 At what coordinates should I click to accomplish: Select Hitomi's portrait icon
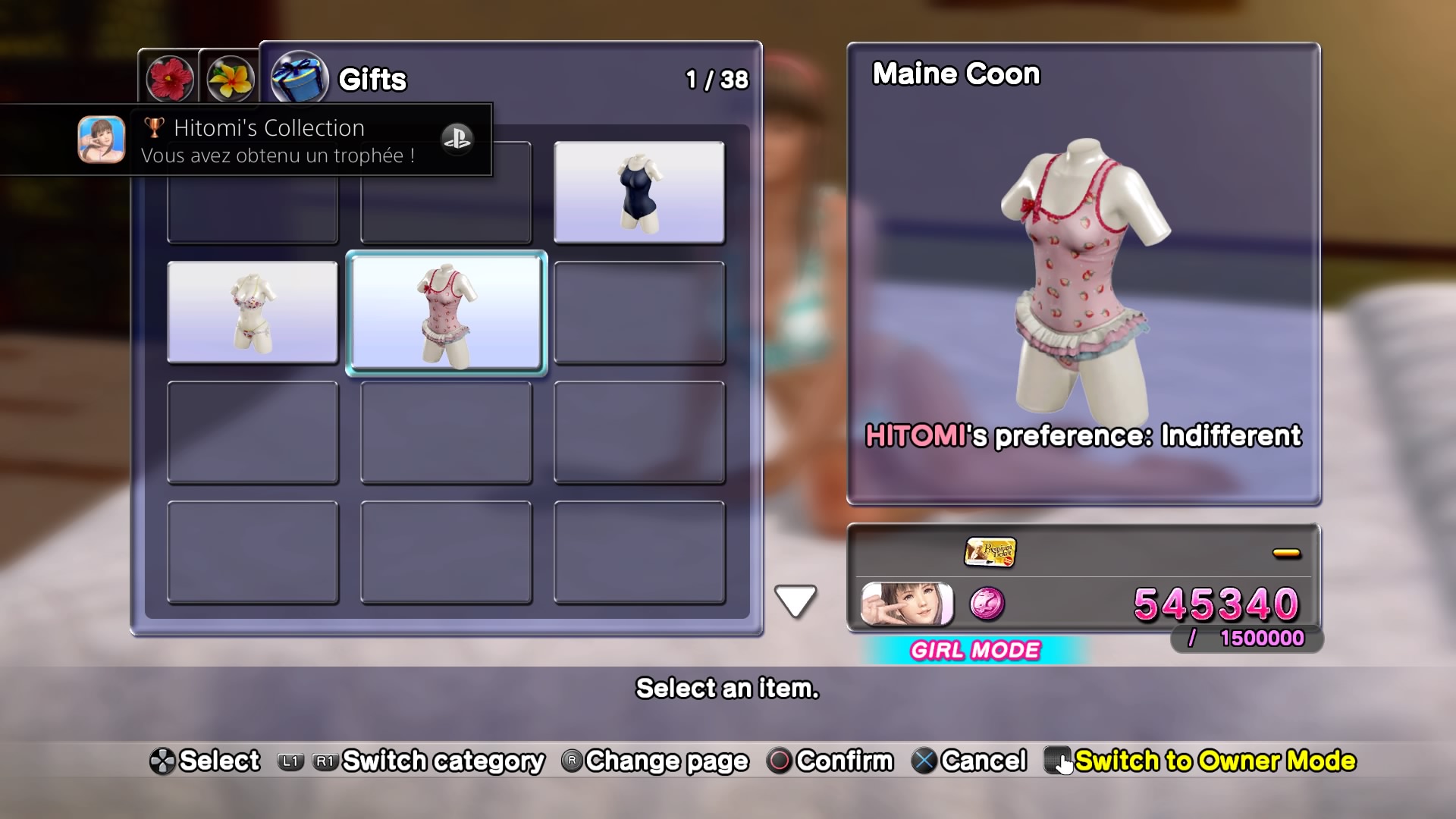[x=907, y=604]
